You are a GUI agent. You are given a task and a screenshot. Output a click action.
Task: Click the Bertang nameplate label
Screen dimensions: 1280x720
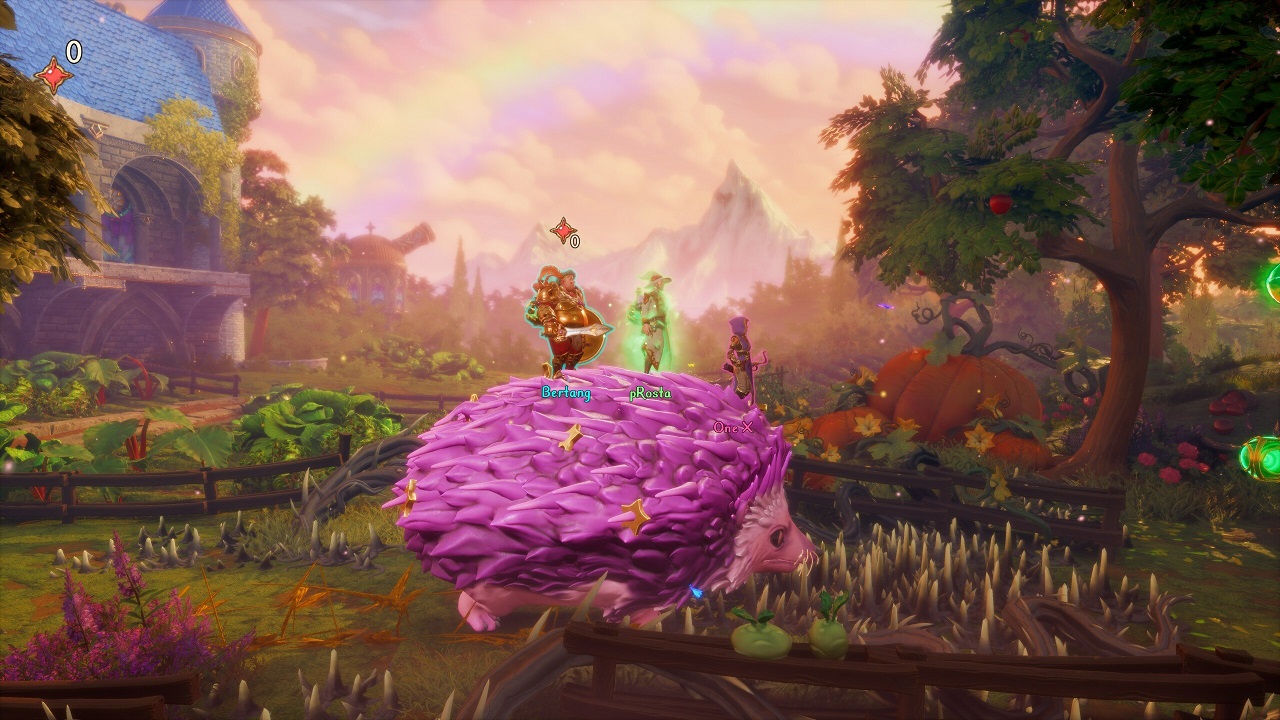coord(566,395)
